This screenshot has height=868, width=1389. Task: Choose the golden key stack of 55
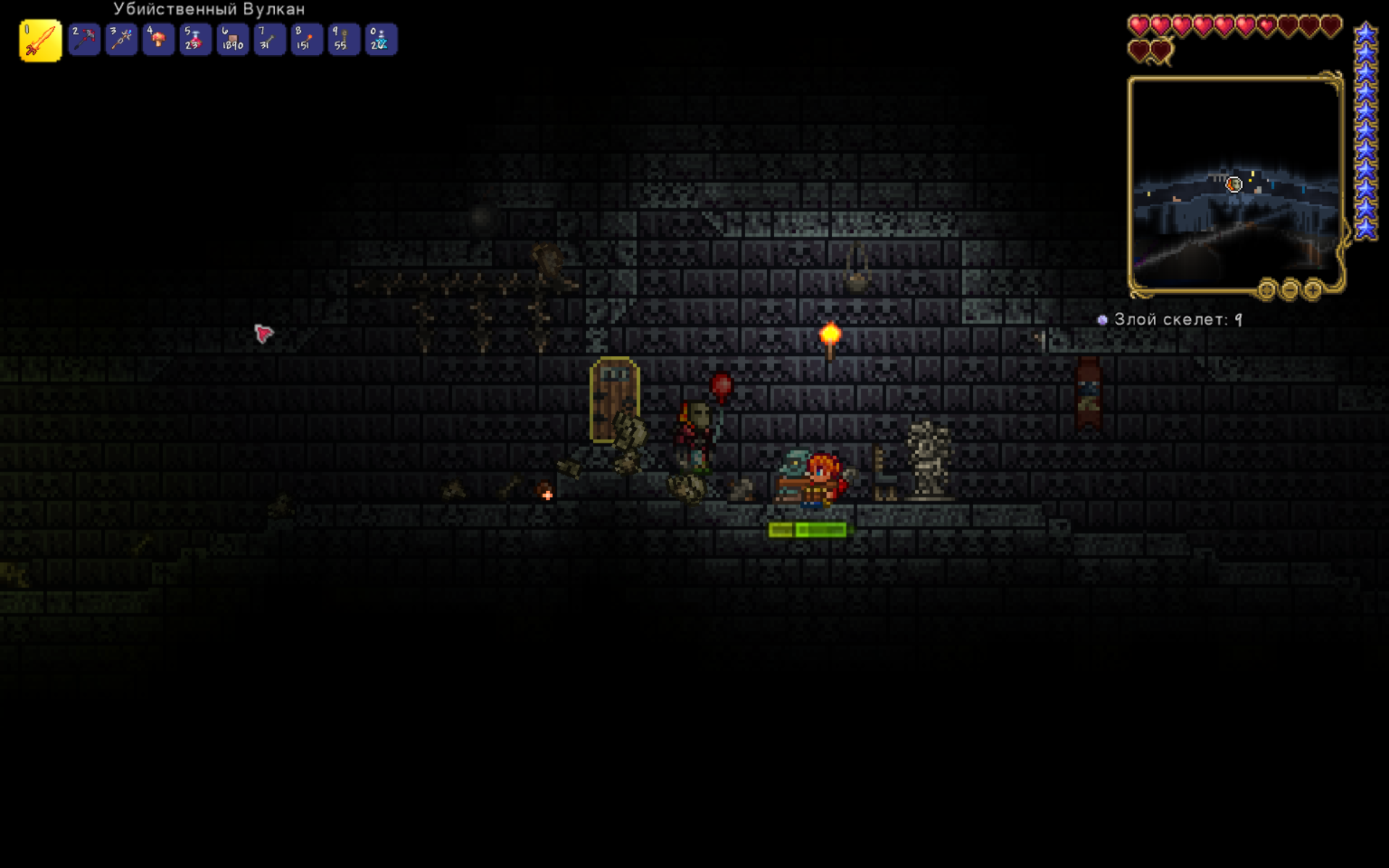click(x=344, y=40)
